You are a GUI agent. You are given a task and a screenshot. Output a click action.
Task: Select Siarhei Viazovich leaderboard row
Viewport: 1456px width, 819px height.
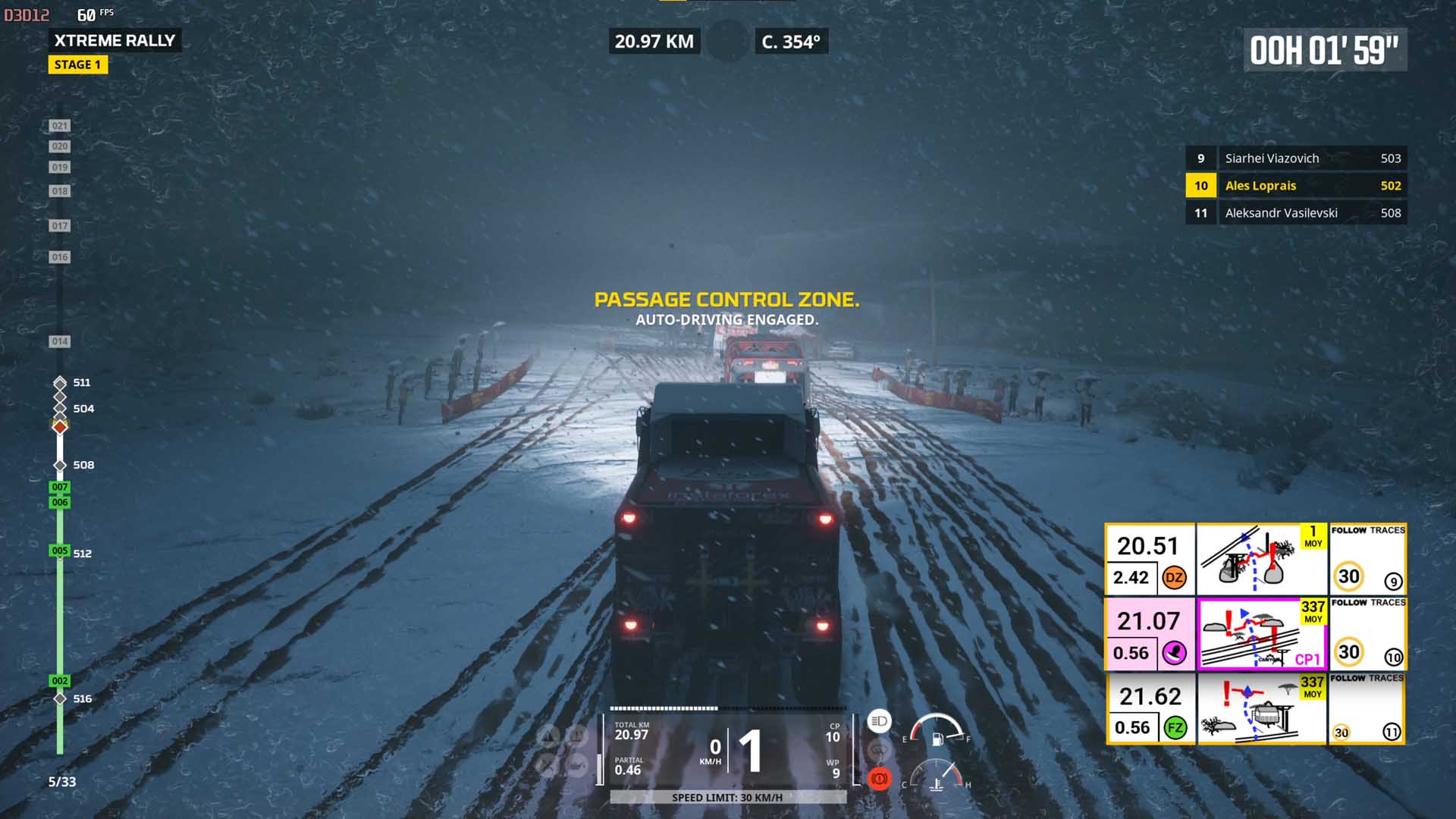pyautogui.click(x=1296, y=158)
